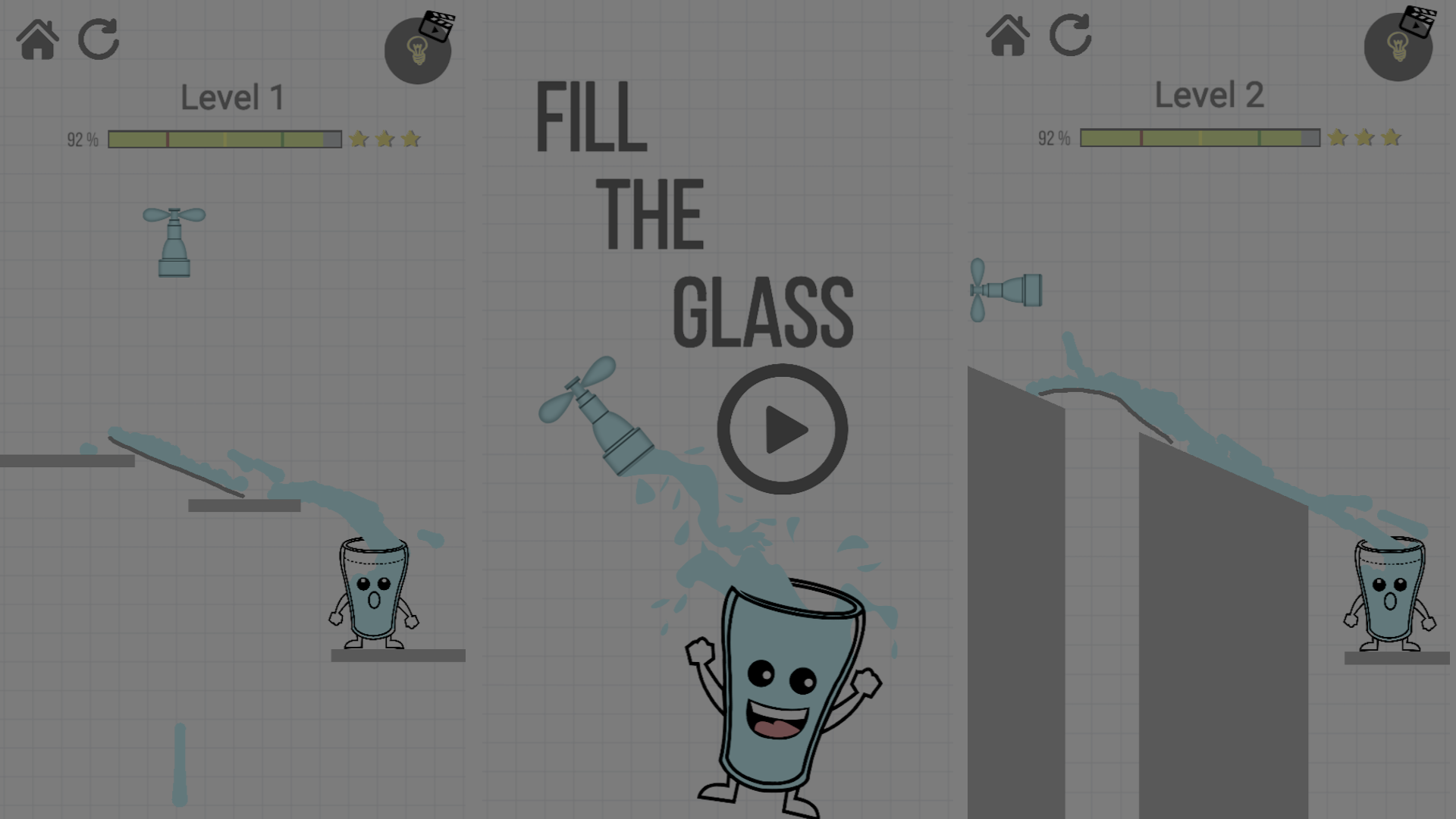Click the Level 1 title label
Image resolution: width=1456 pixels, height=819 pixels.
click(x=232, y=96)
